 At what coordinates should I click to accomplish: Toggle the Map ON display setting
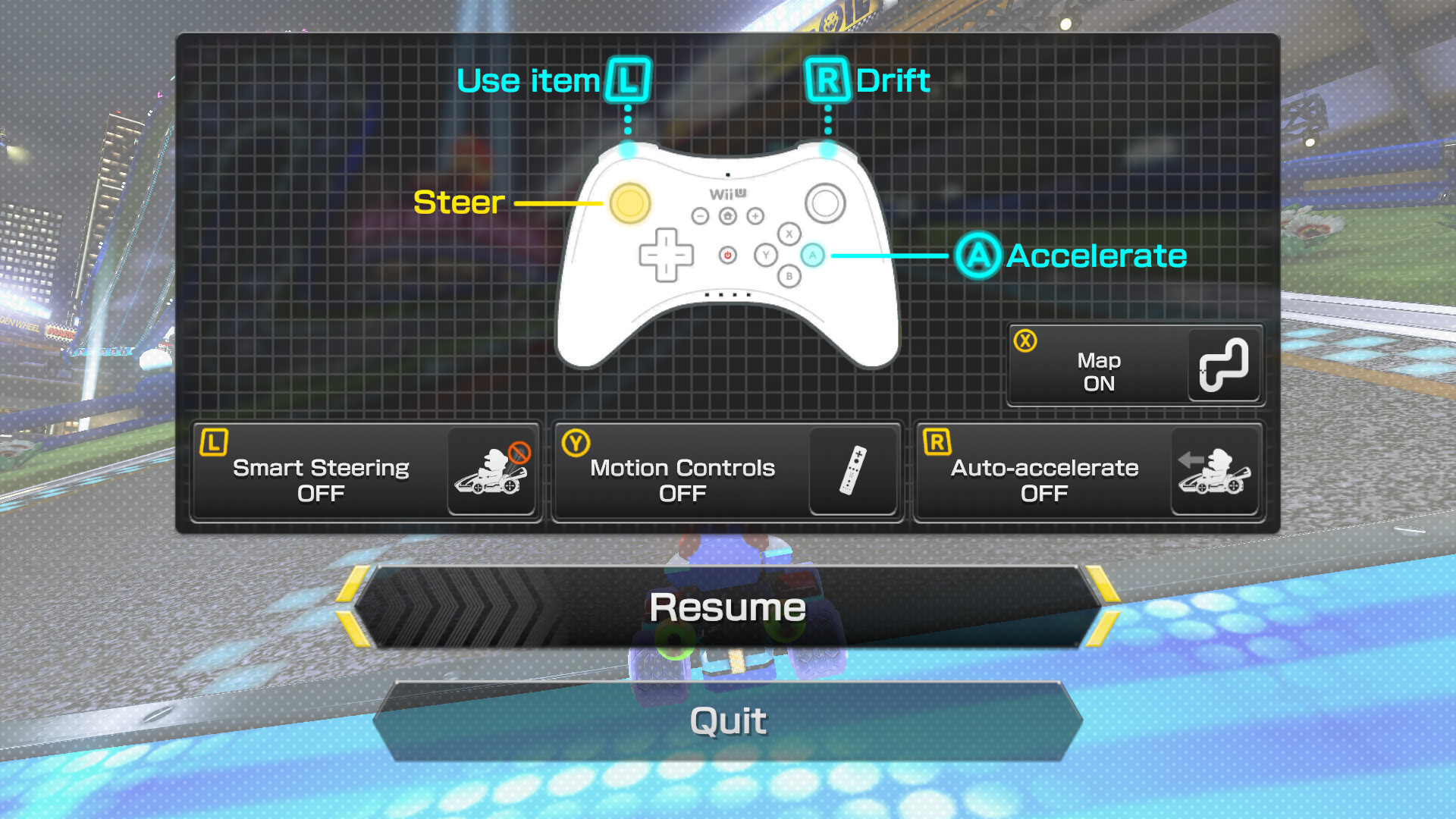[x=1134, y=364]
